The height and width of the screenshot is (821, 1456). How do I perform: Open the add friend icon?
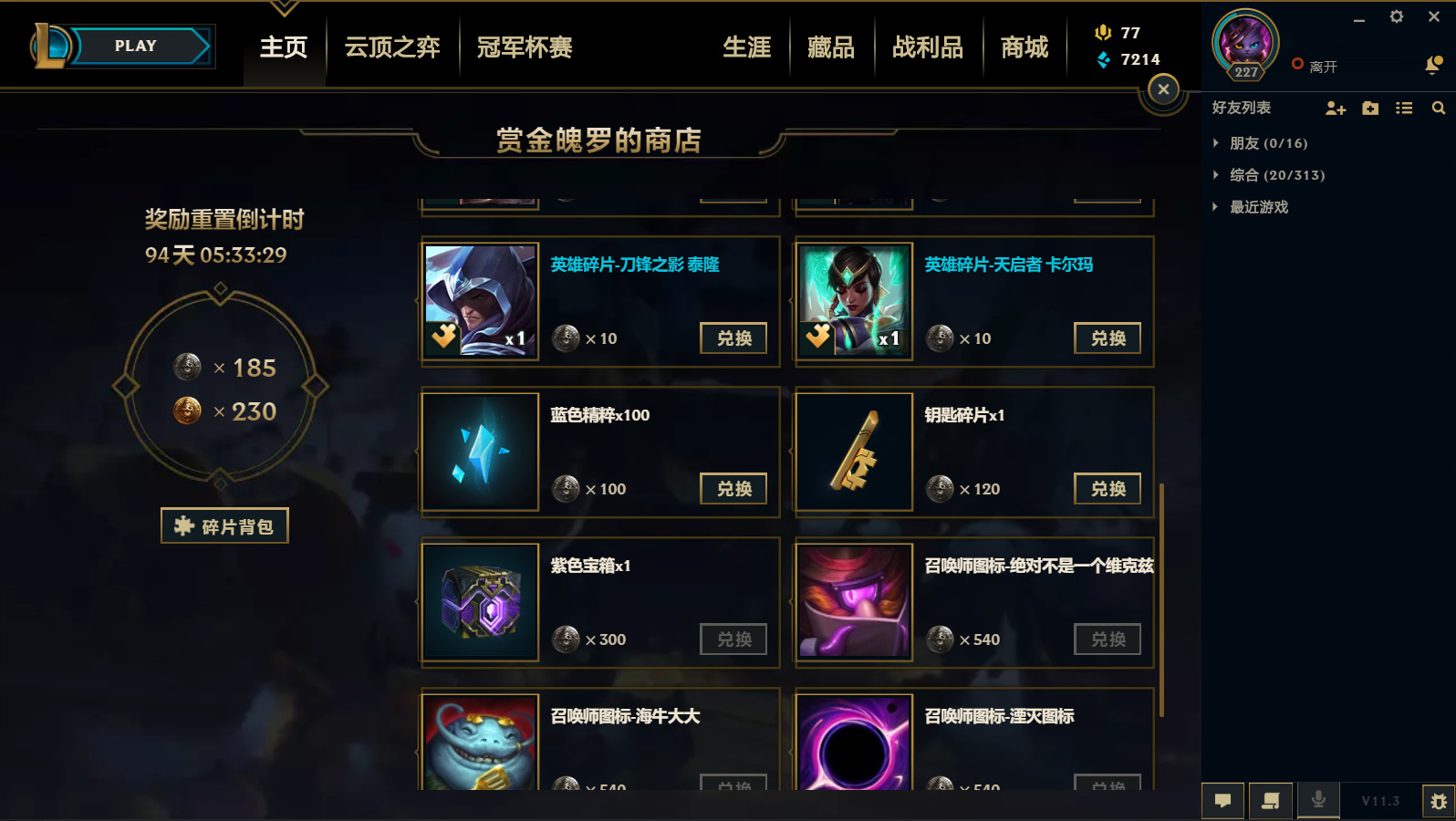click(1336, 108)
